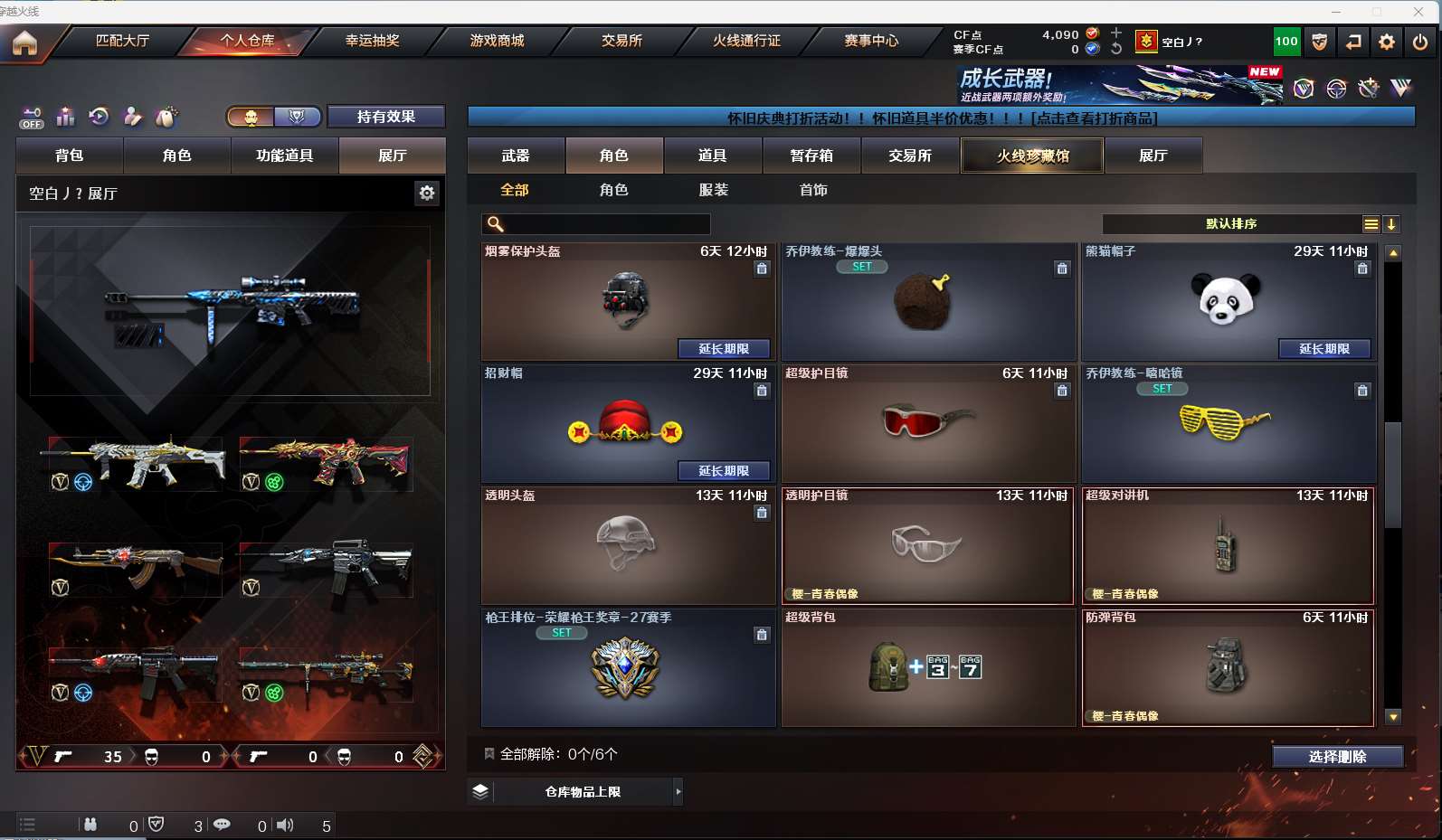Switch to the 功能道具 tab
This screenshot has width=1442, height=840.
pyautogui.click(x=284, y=156)
